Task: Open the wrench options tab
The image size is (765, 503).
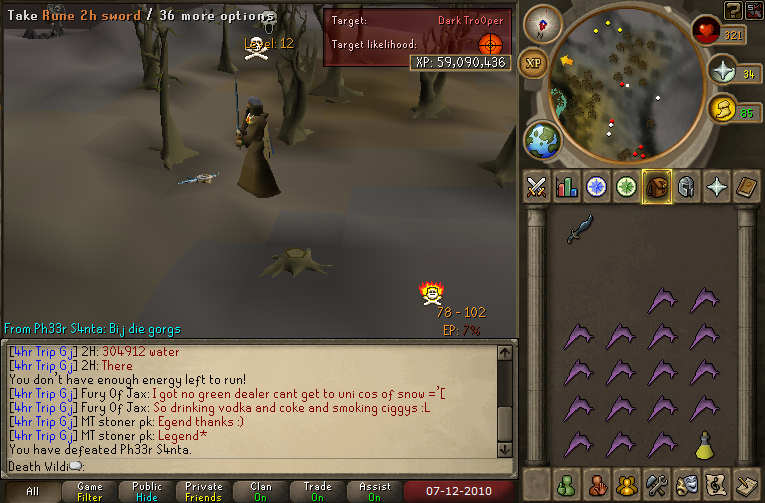Action: pos(656,485)
